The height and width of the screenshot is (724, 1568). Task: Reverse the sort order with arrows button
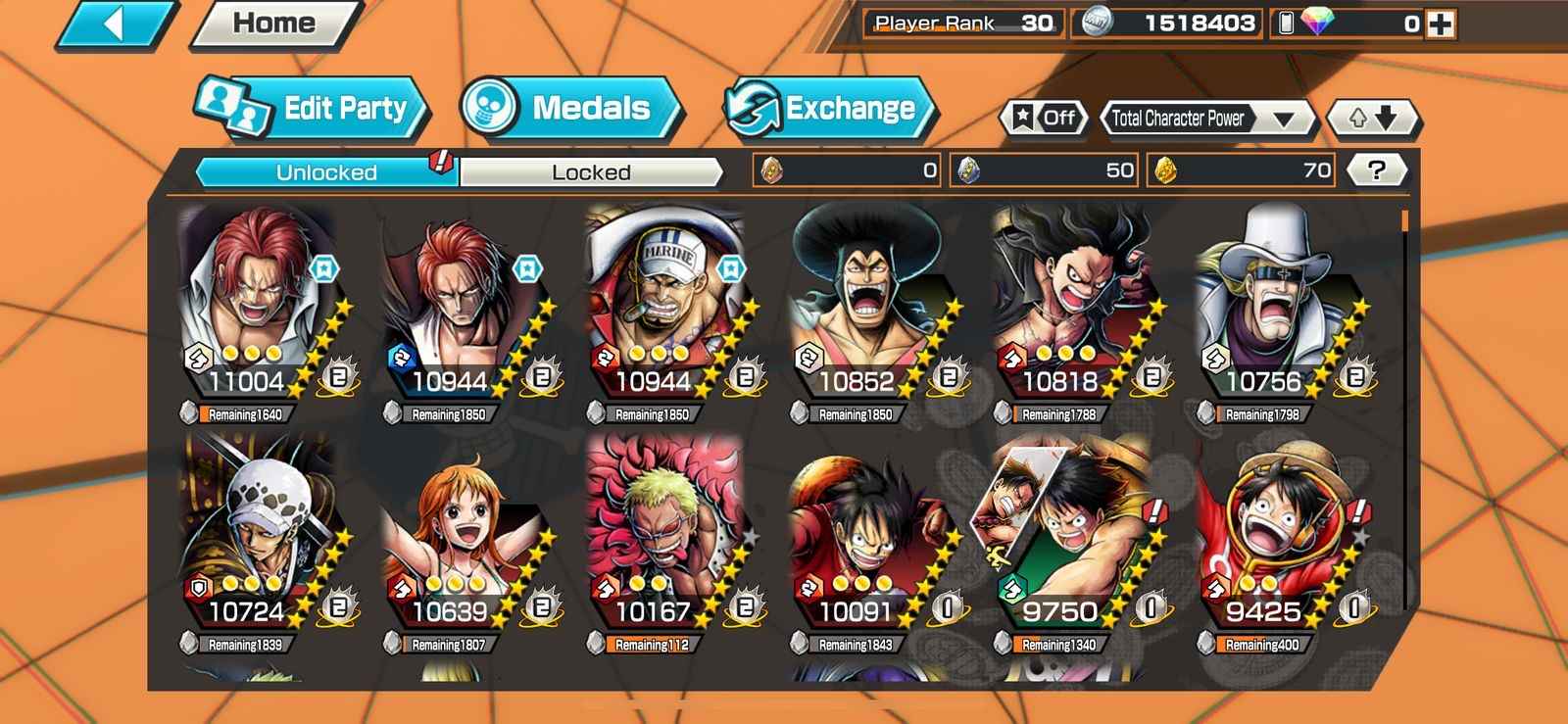point(1372,119)
